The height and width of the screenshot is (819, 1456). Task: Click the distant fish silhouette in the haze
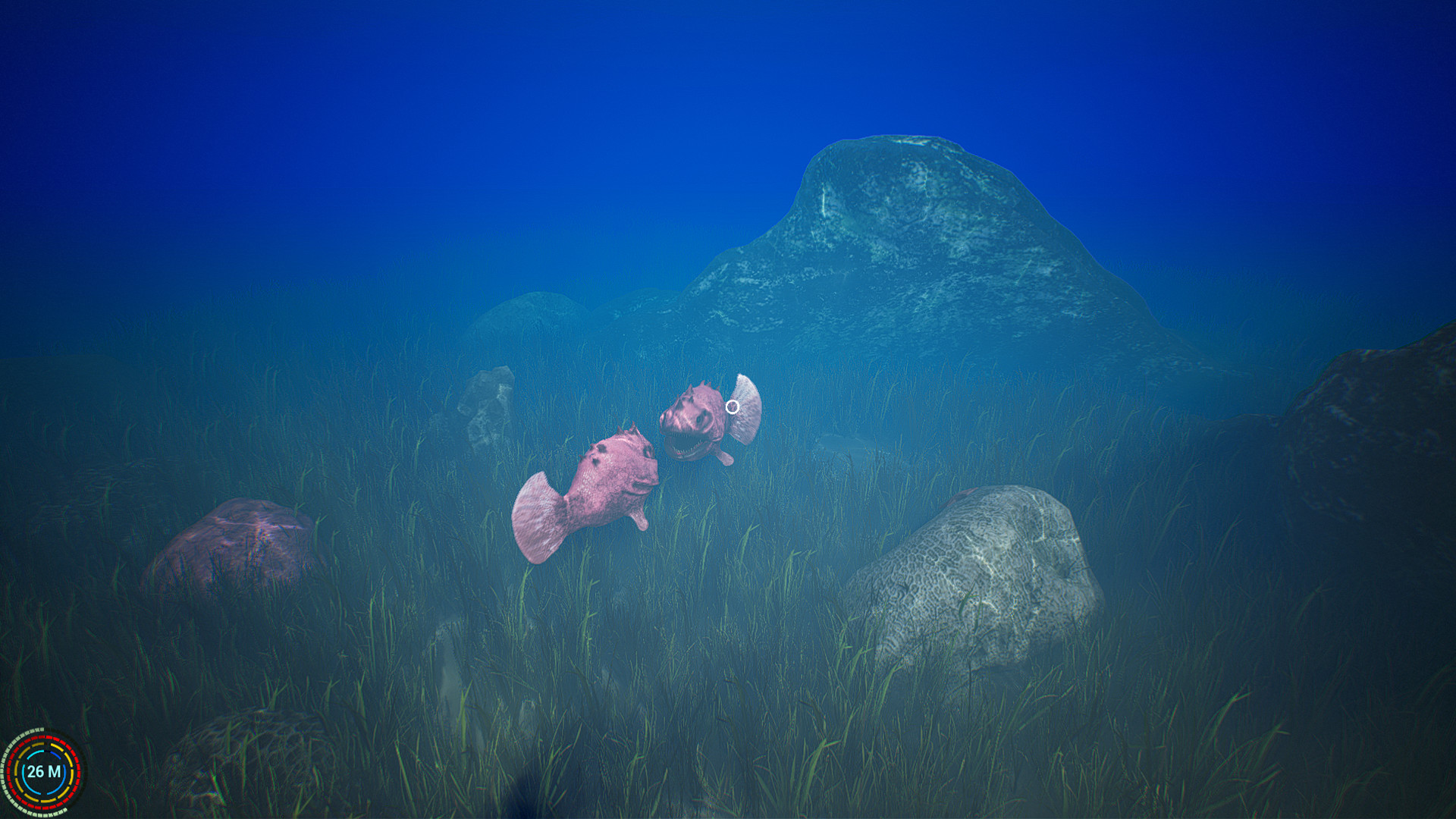(842, 444)
